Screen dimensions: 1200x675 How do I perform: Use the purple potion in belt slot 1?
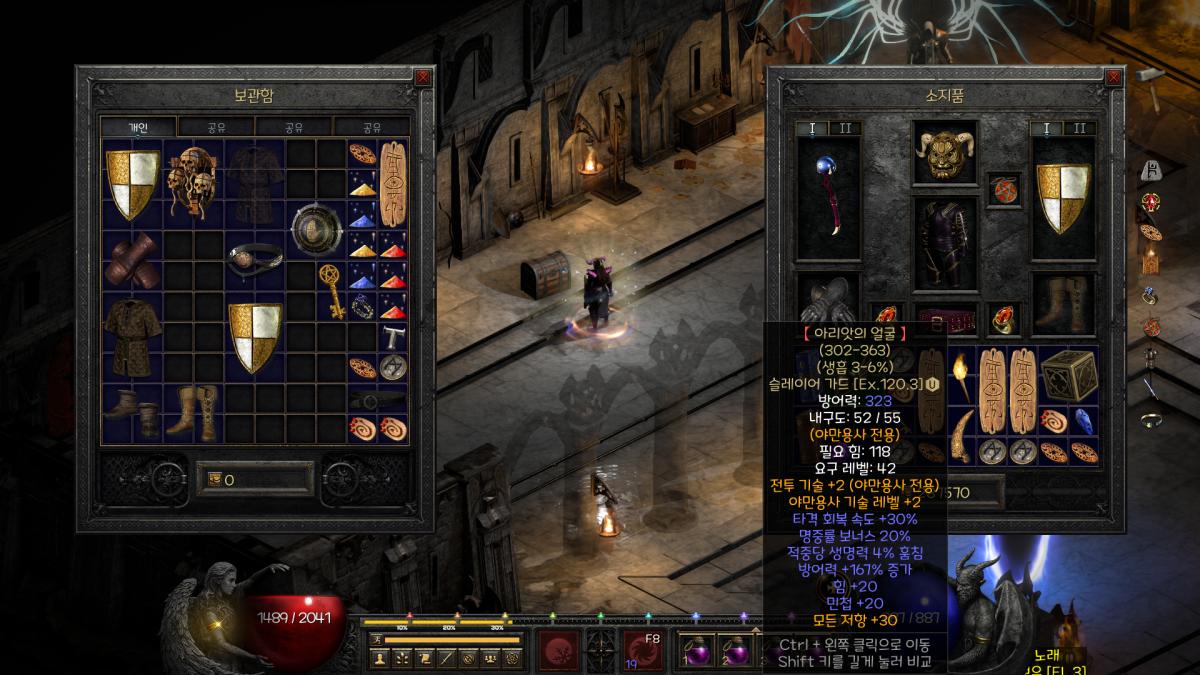[x=695, y=650]
